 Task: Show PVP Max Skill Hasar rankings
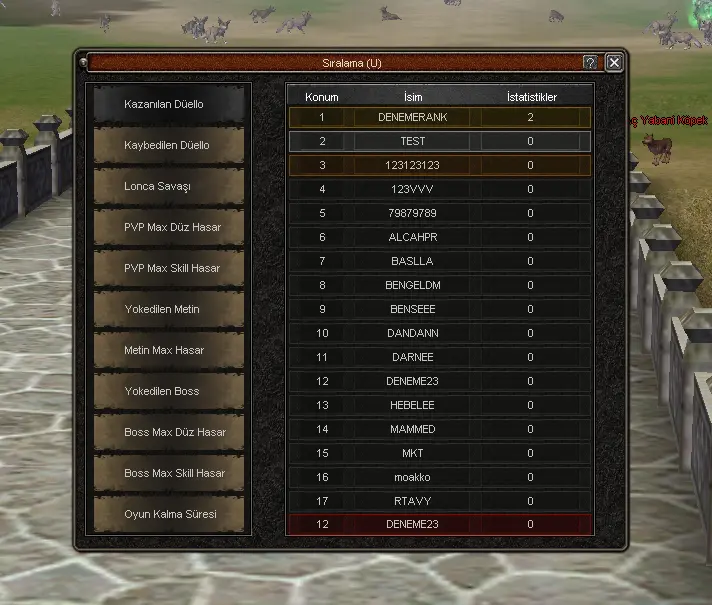click(x=168, y=268)
